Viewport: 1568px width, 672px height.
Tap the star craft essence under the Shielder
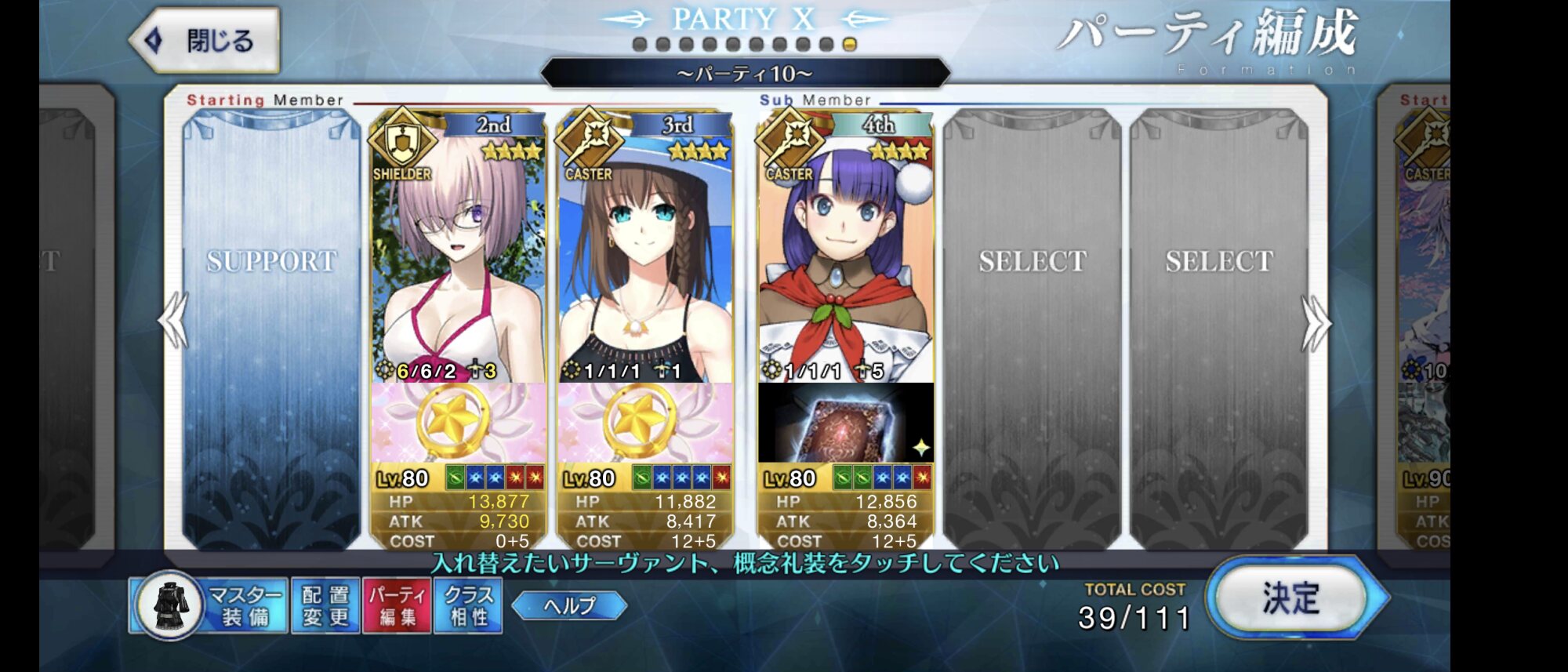click(459, 423)
